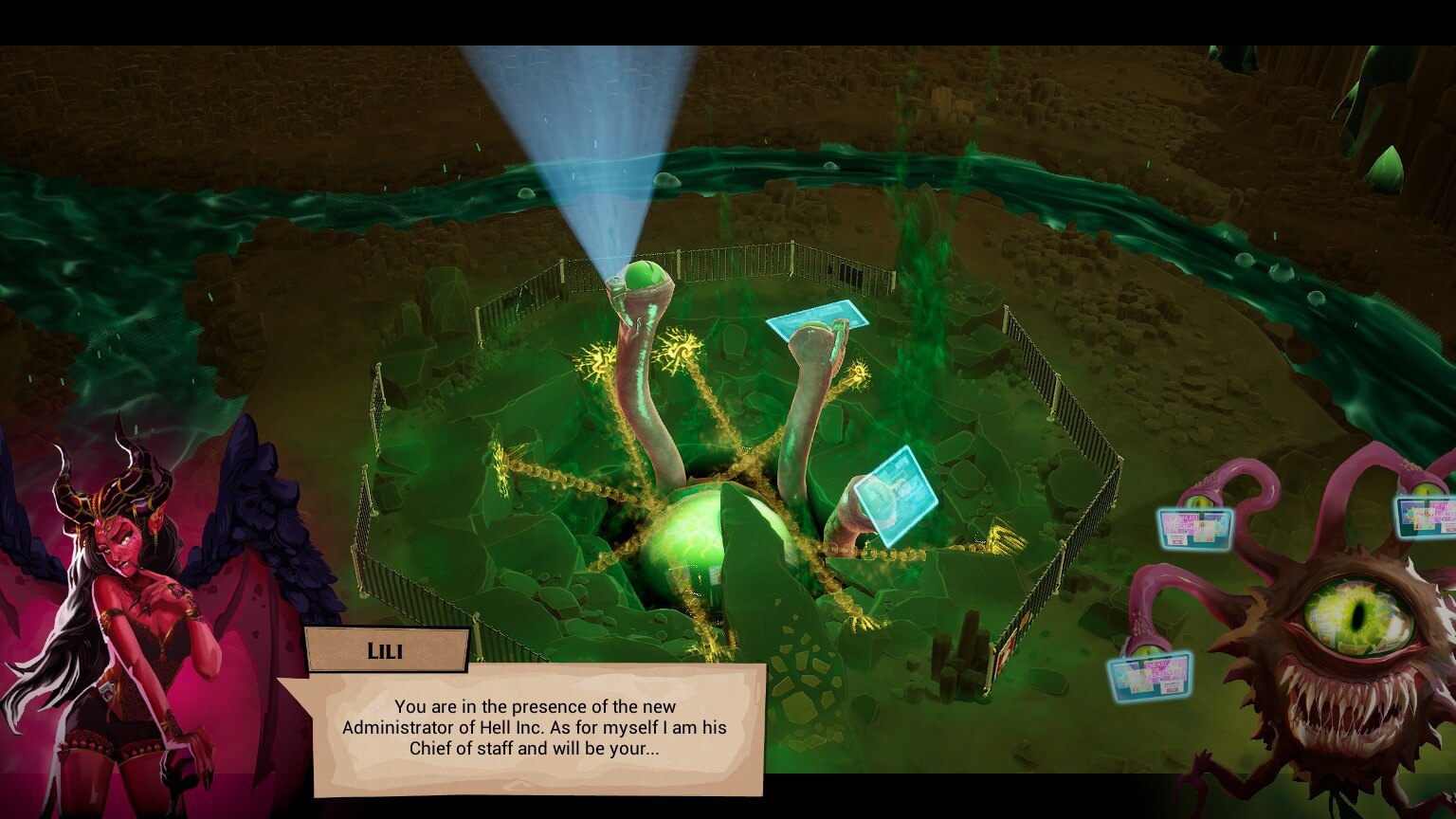This screenshot has width=1456, height=819.
Task: Click the small eyestalk eye above the left billboard
Action: 1197,500
